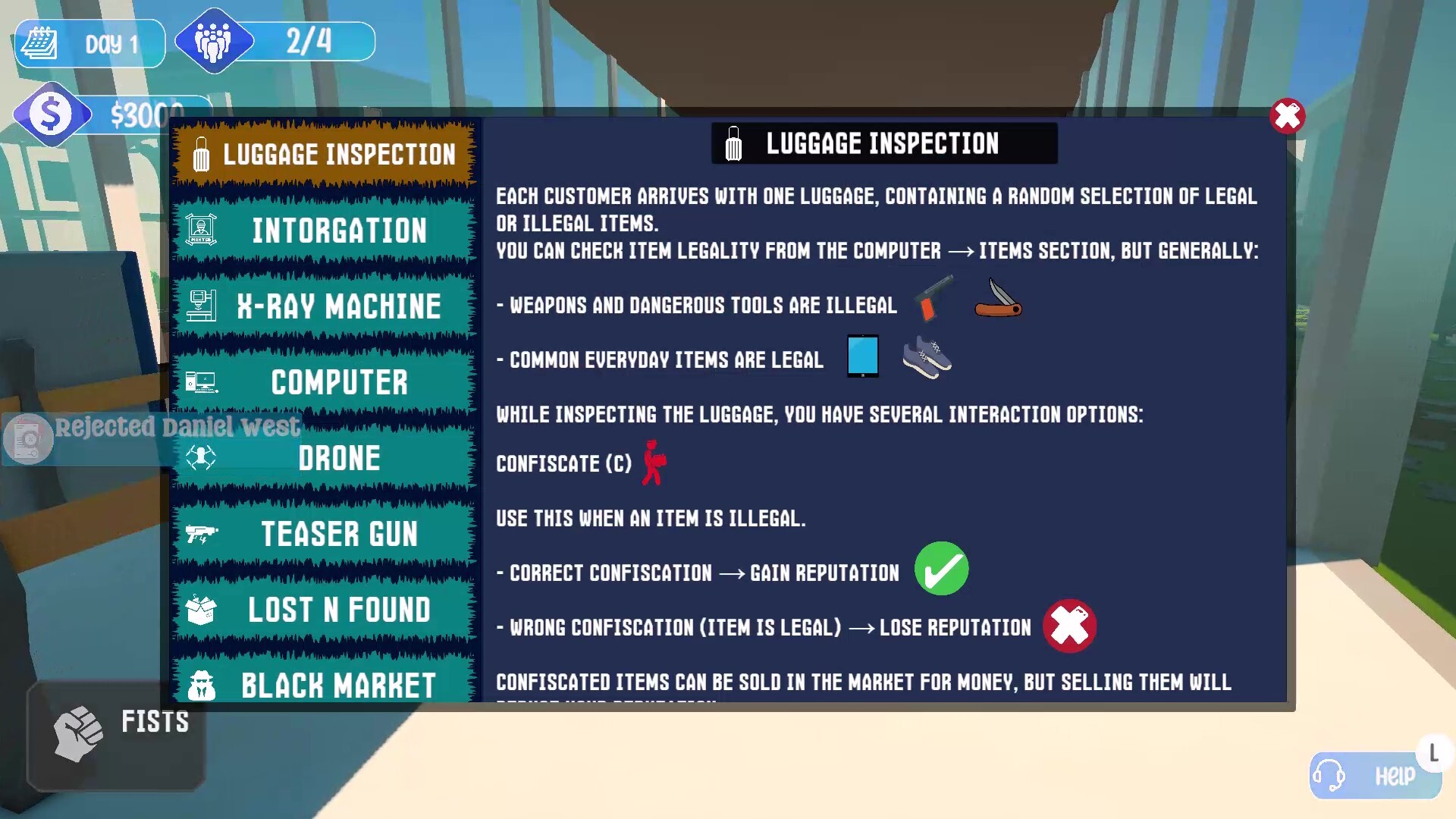Click the red confiscate person icon
1456x819 pixels.
click(x=653, y=463)
